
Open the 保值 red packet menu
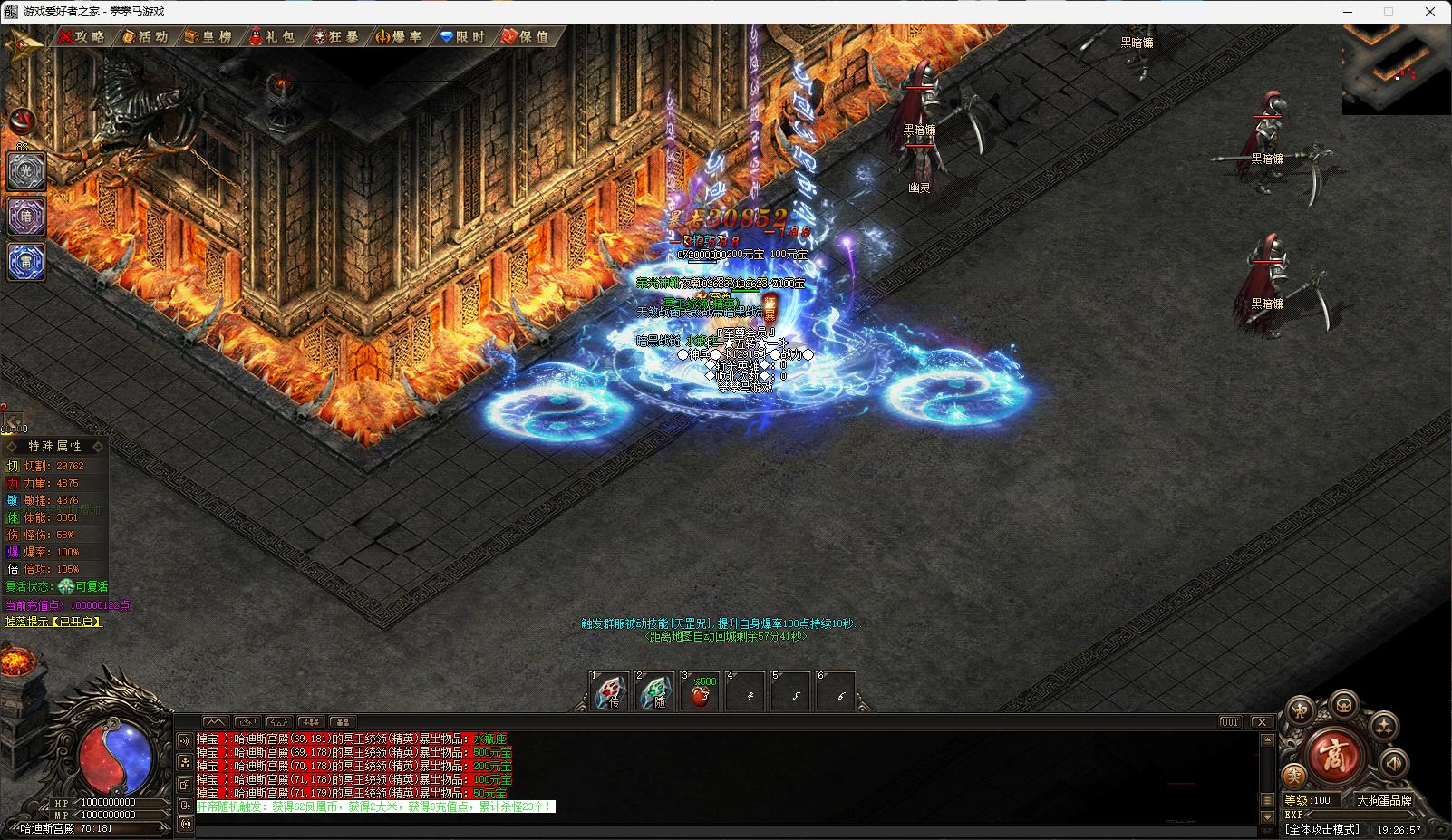click(x=527, y=36)
